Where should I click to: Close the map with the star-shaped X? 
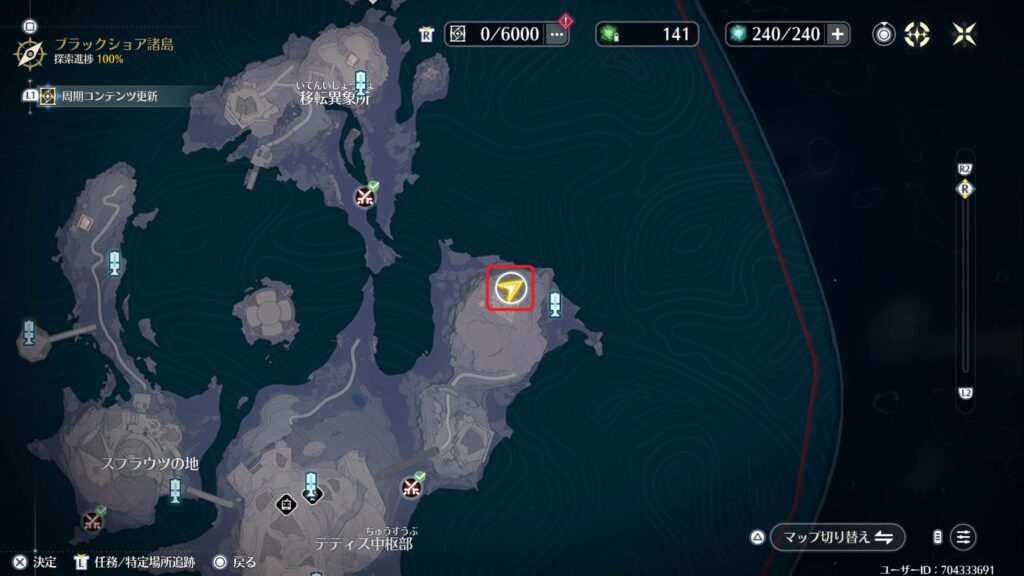(x=965, y=34)
